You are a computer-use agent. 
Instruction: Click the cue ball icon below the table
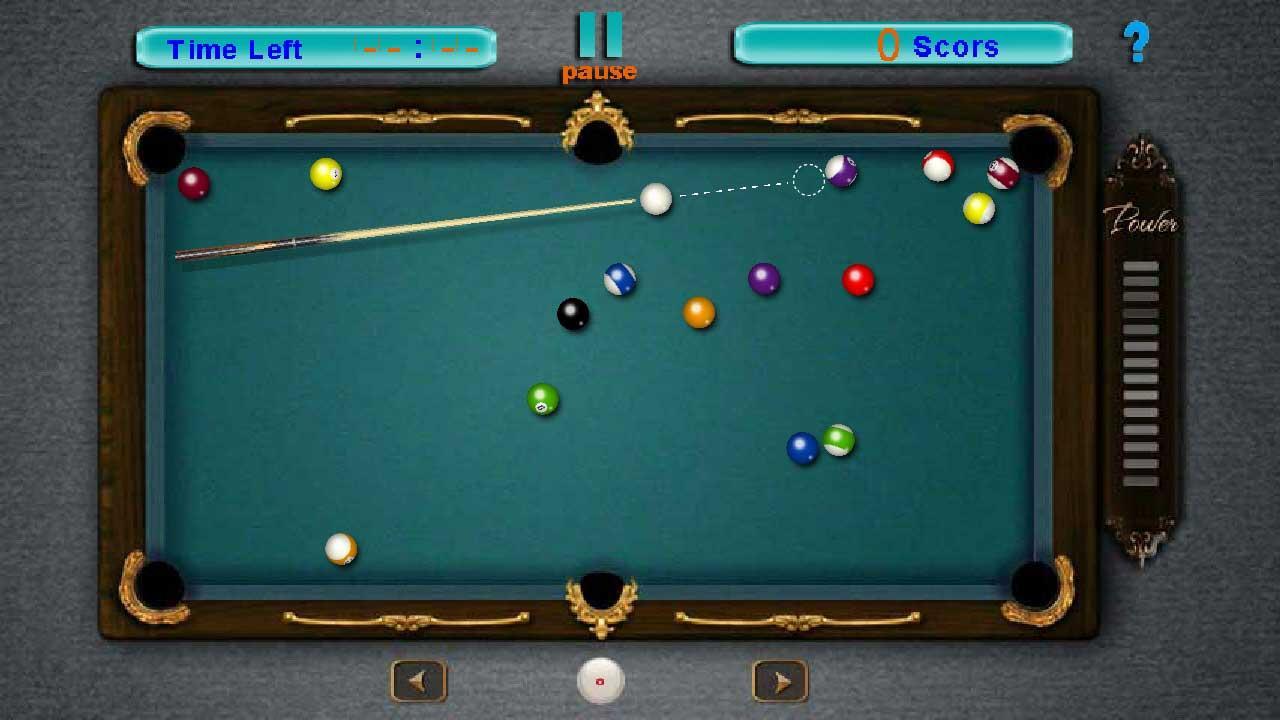click(x=598, y=680)
